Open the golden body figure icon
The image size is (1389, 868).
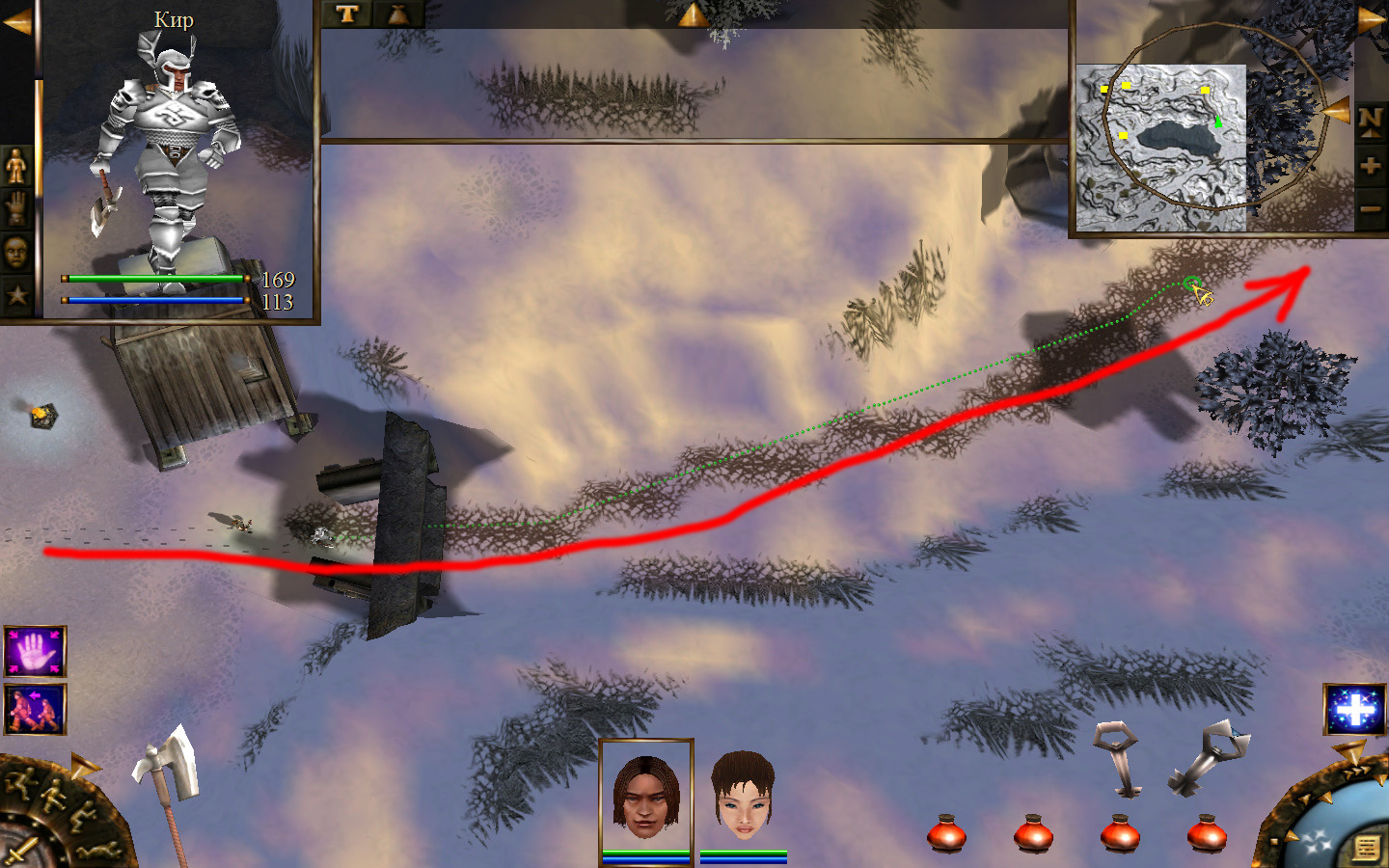click(x=16, y=167)
